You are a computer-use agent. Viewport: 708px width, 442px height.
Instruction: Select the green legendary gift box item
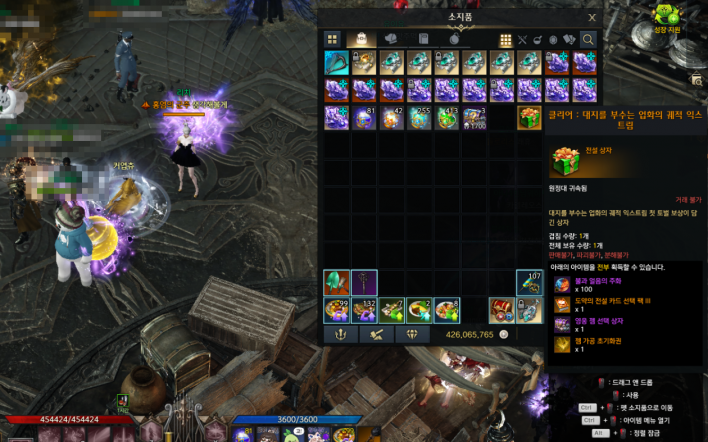529,118
